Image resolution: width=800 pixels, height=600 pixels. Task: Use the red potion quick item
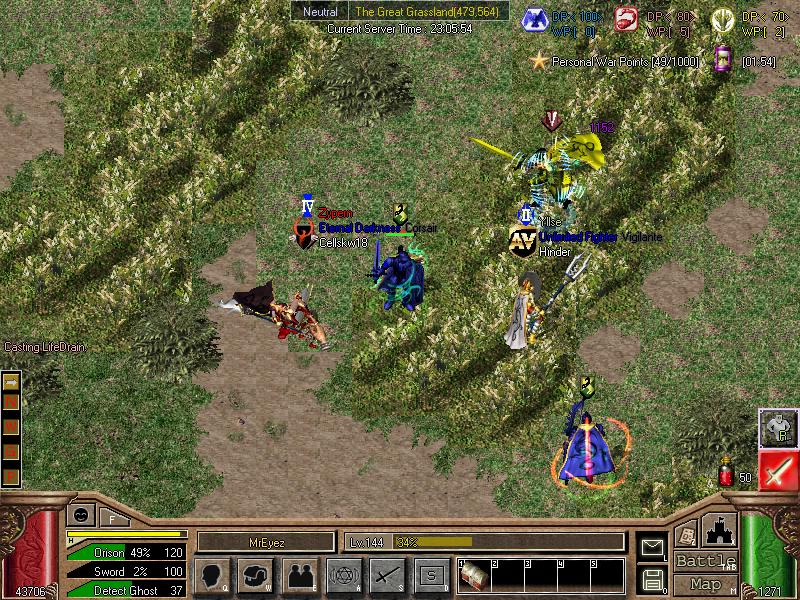coord(727,475)
